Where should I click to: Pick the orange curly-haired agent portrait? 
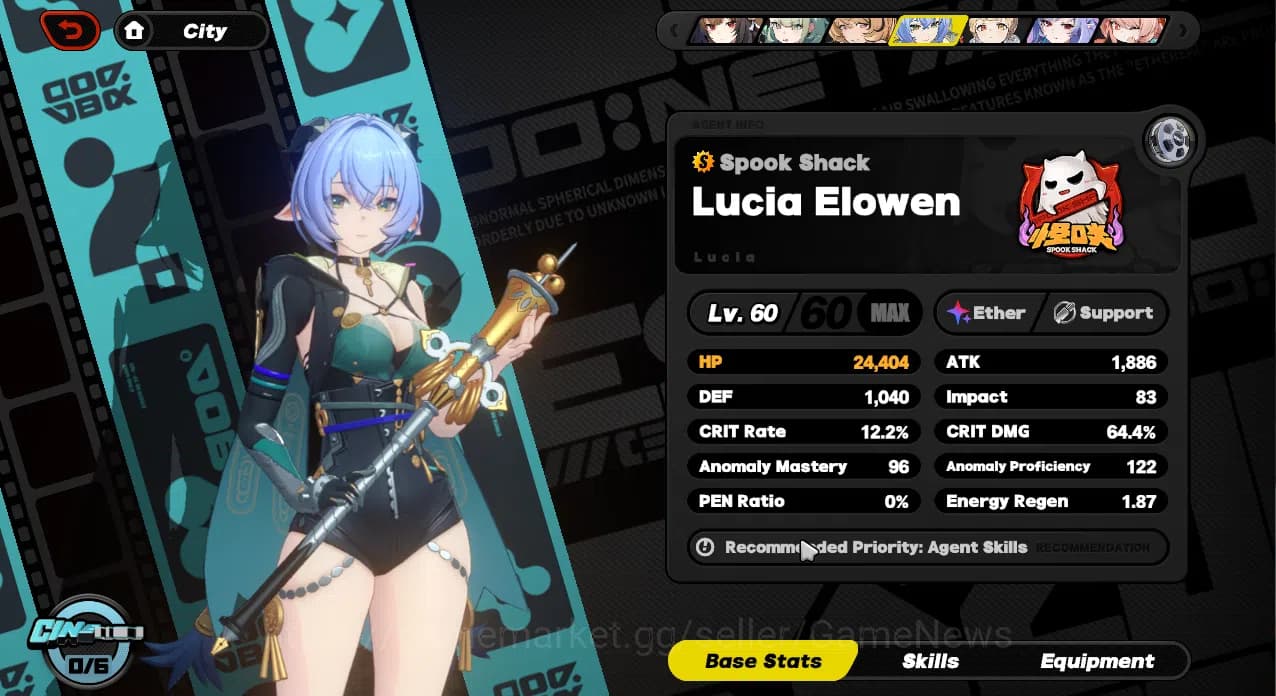pyautogui.click(x=860, y=31)
